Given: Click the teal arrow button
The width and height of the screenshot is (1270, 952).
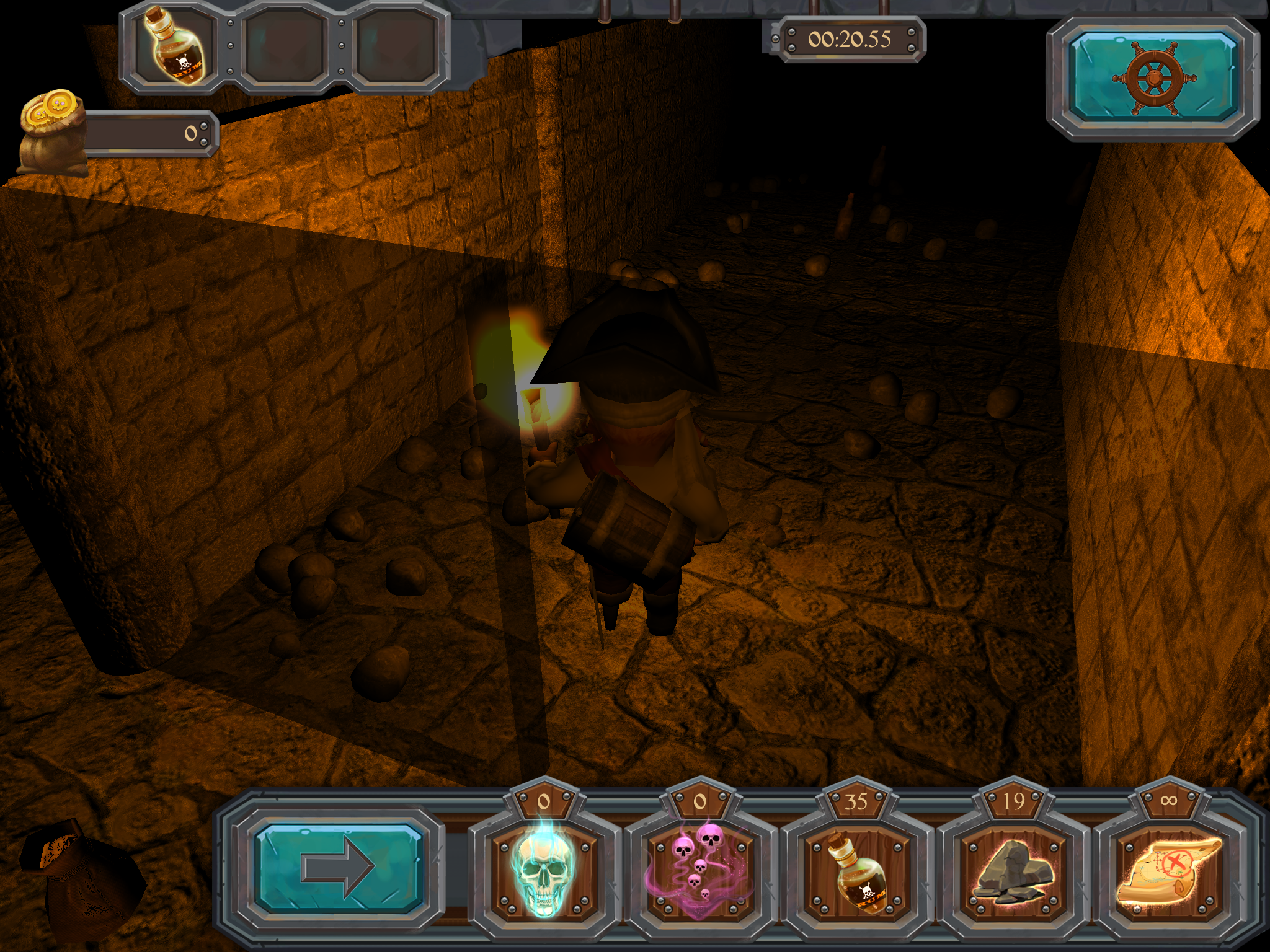Looking at the screenshot, I should [339, 868].
